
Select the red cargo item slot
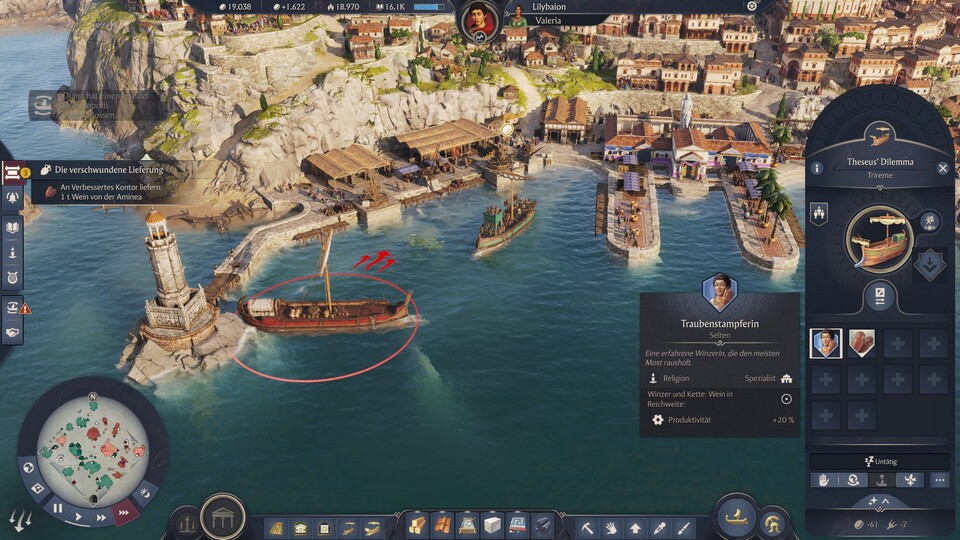pyautogui.click(x=862, y=343)
